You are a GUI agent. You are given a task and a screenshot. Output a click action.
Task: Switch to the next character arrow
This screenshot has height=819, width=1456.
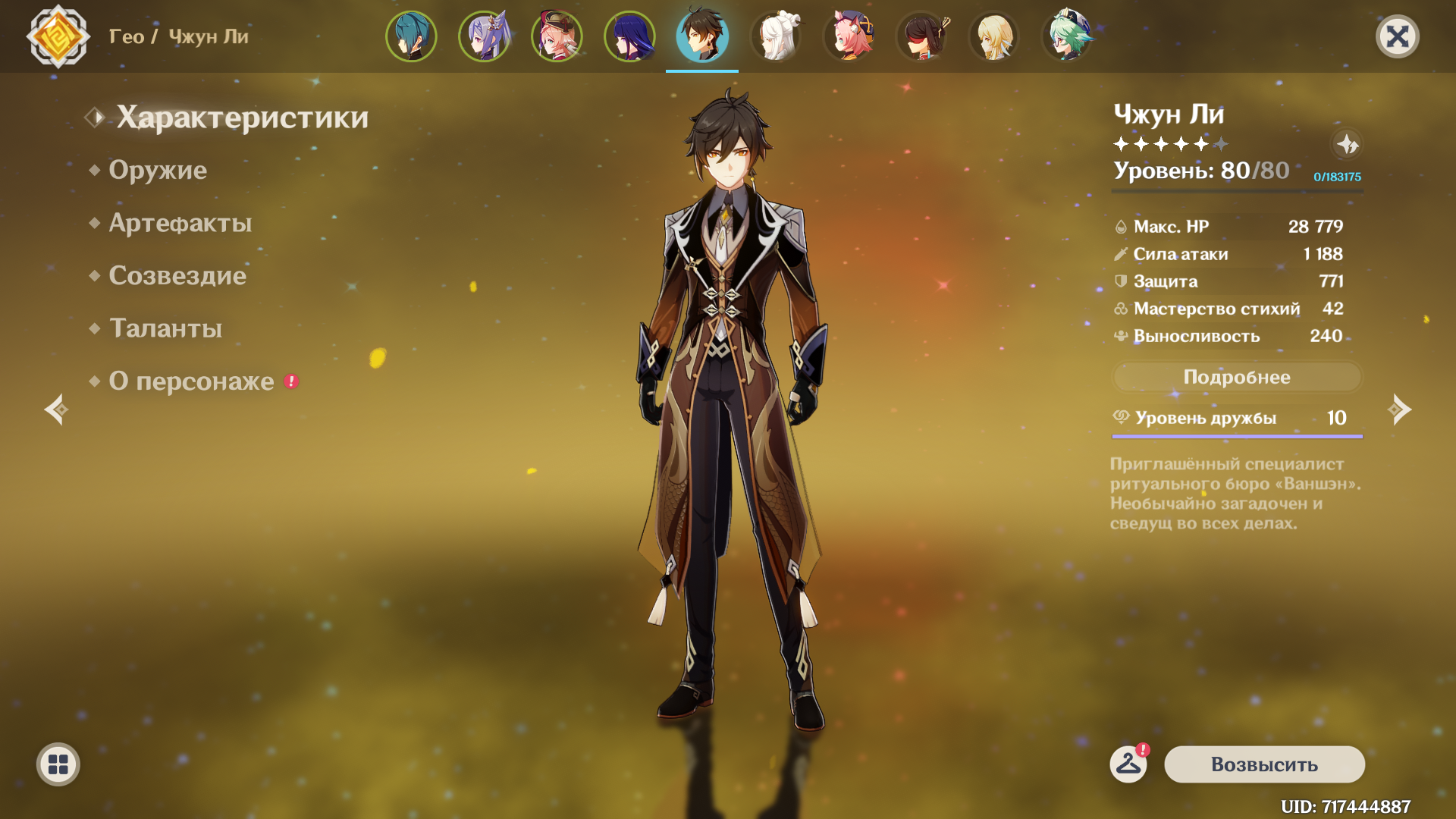click(x=1399, y=409)
